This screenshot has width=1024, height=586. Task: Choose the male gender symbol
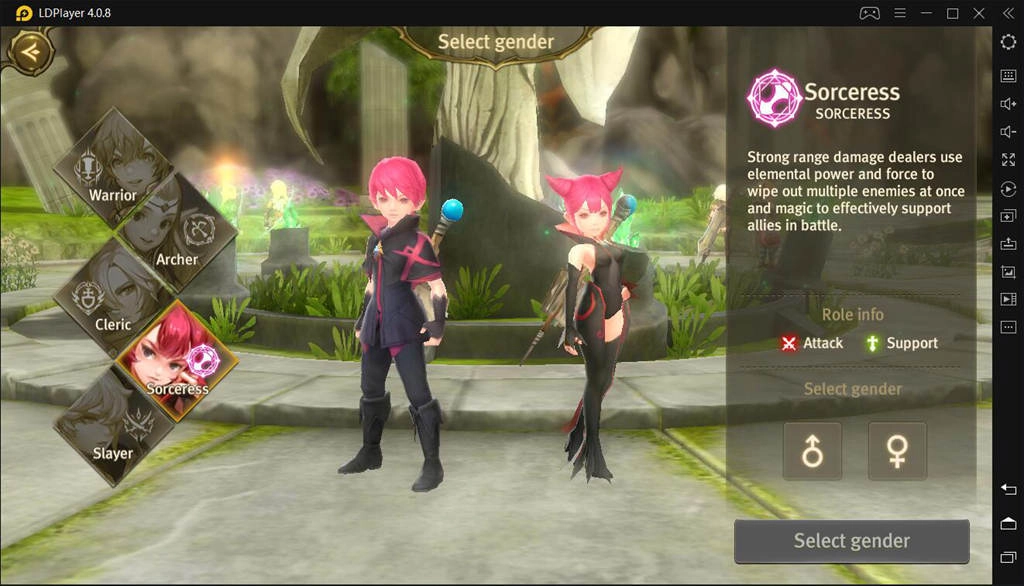[x=812, y=451]
